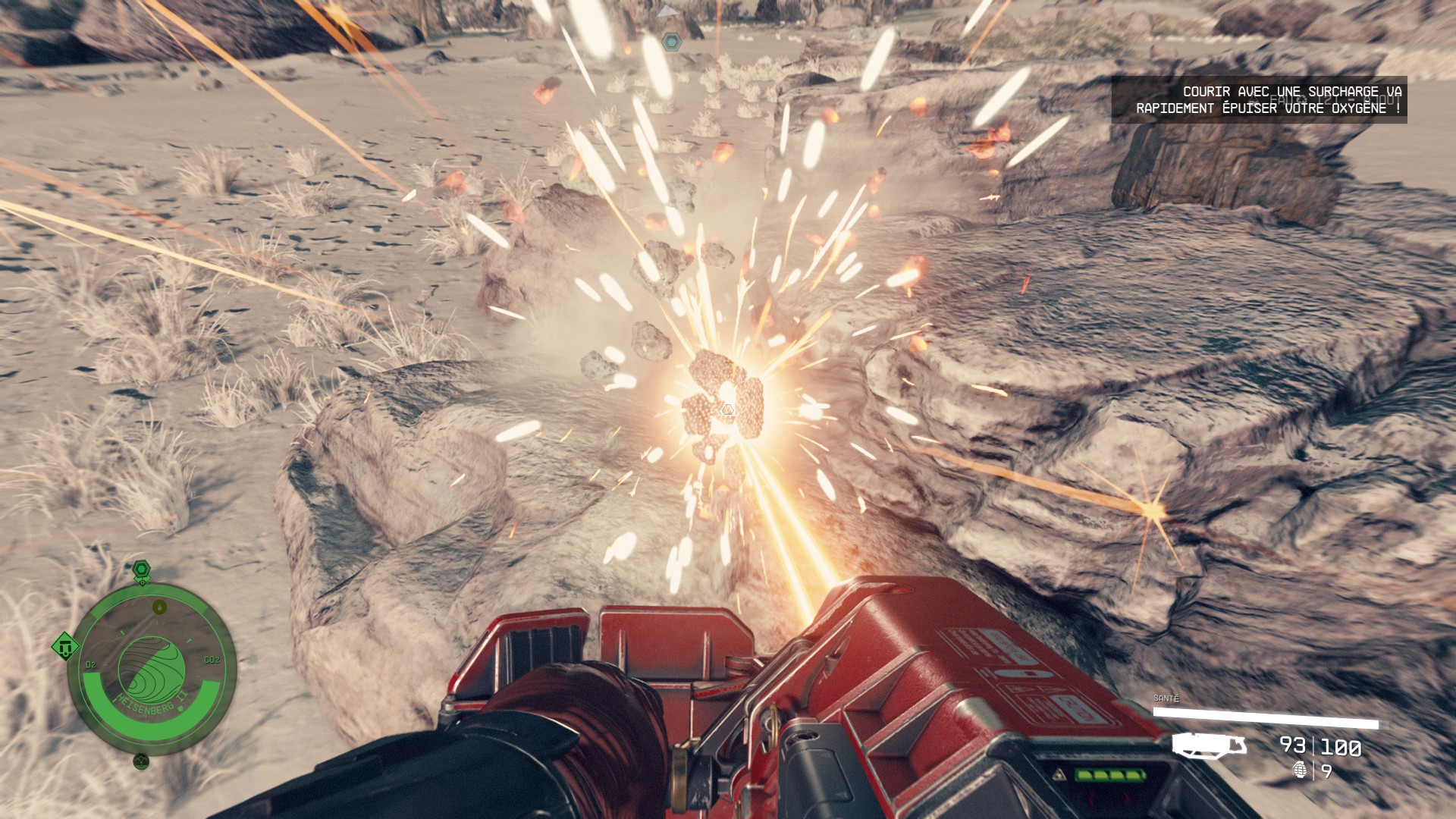Click the teal hexagon objective marker
This screenshot has height=819, width=1456.
670,42
